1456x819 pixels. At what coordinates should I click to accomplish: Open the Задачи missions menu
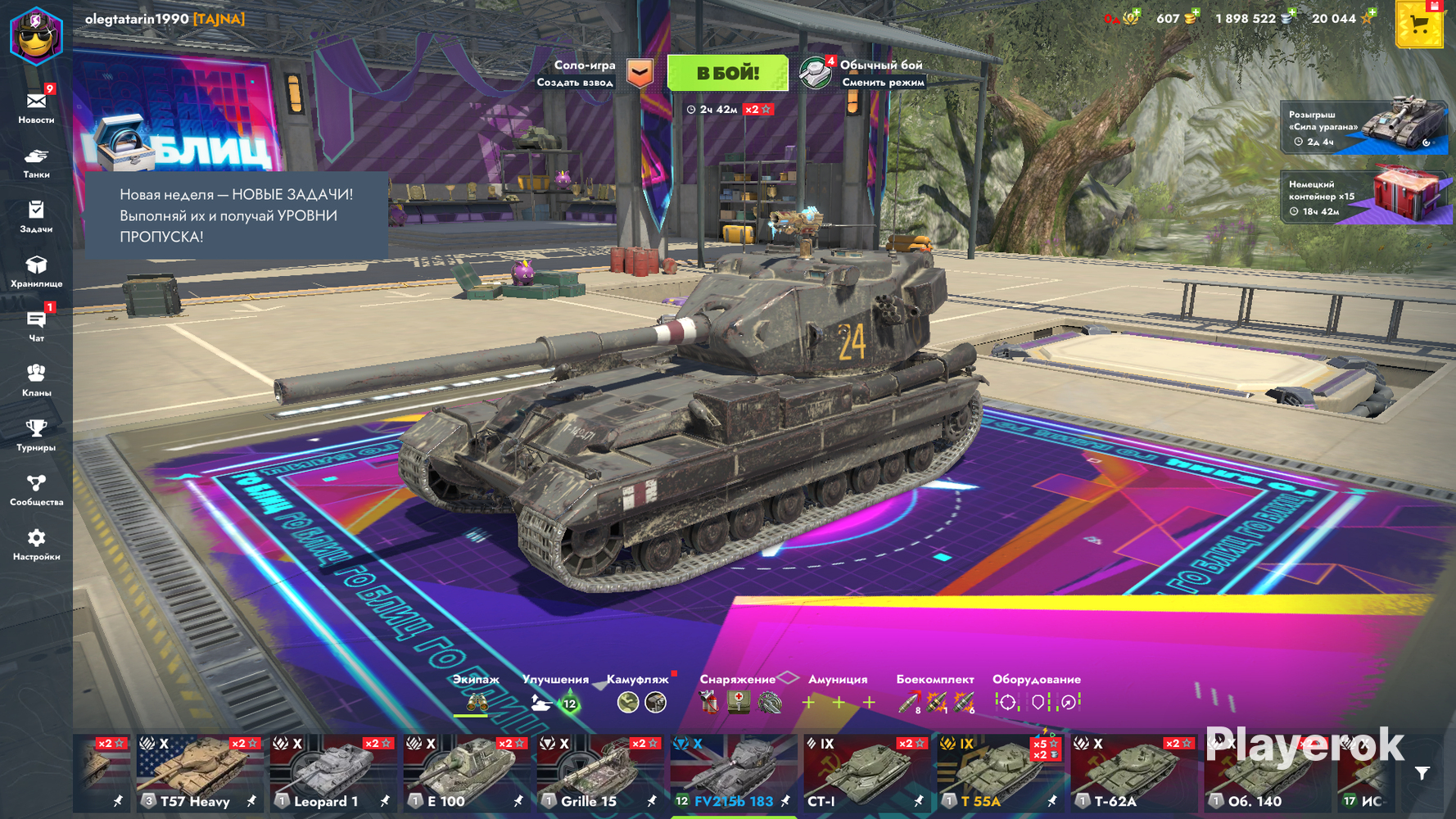[36, 217]
